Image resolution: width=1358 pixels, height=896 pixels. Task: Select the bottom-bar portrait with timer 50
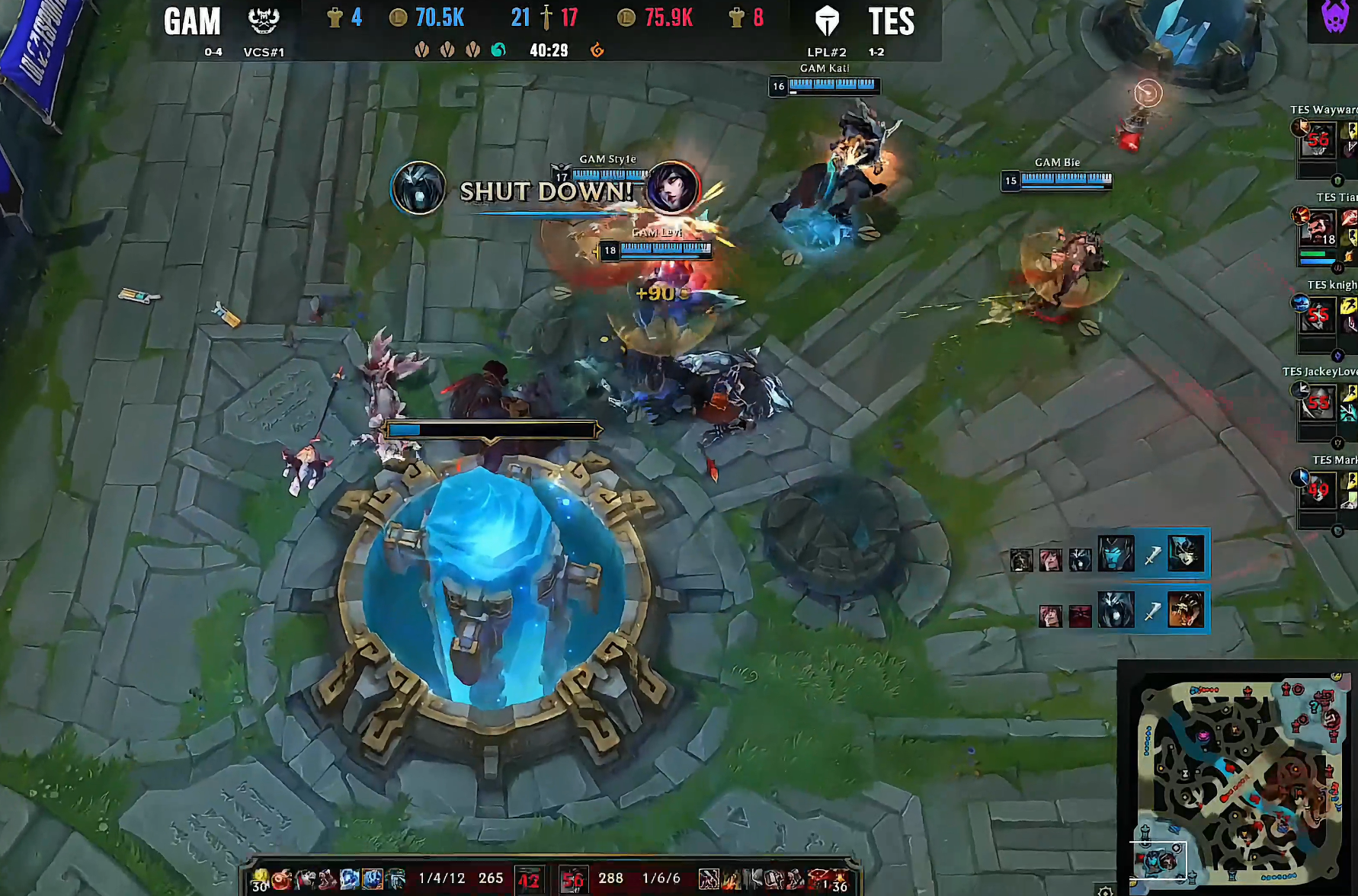pyautogui.click(x=572, y=880)
